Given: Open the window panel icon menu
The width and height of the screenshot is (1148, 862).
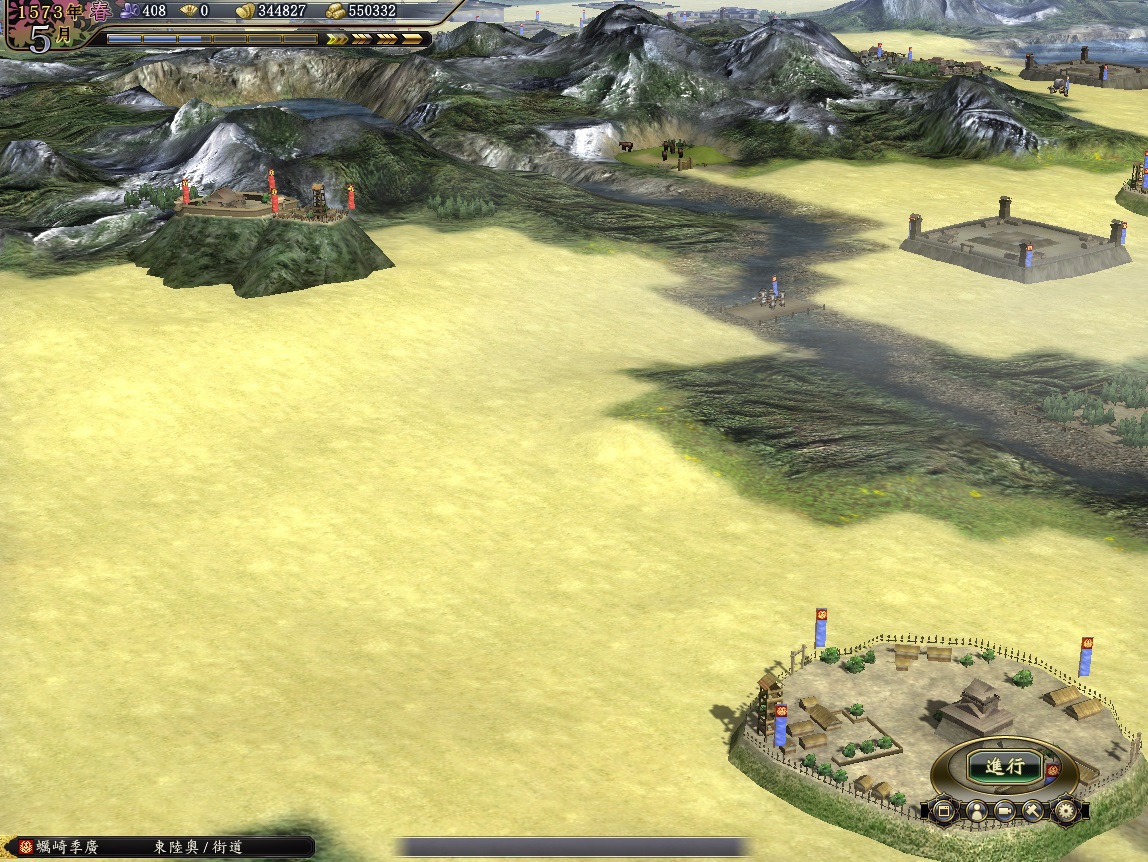Looking at the screenshot, I should coord(944,810).
